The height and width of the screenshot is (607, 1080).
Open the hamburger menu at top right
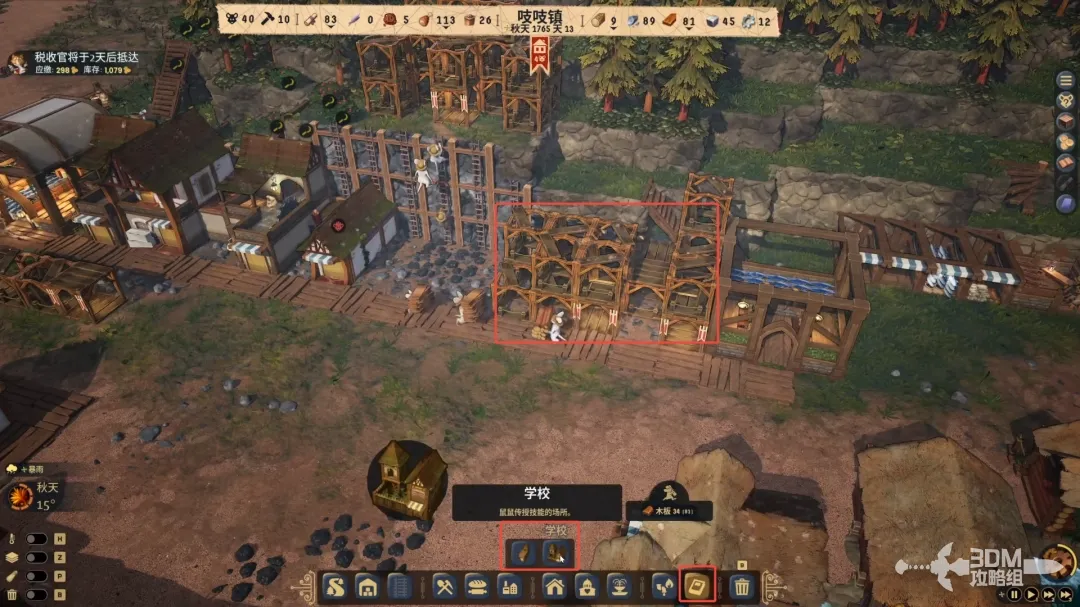pyautogui.click(x=1066, y=78)
